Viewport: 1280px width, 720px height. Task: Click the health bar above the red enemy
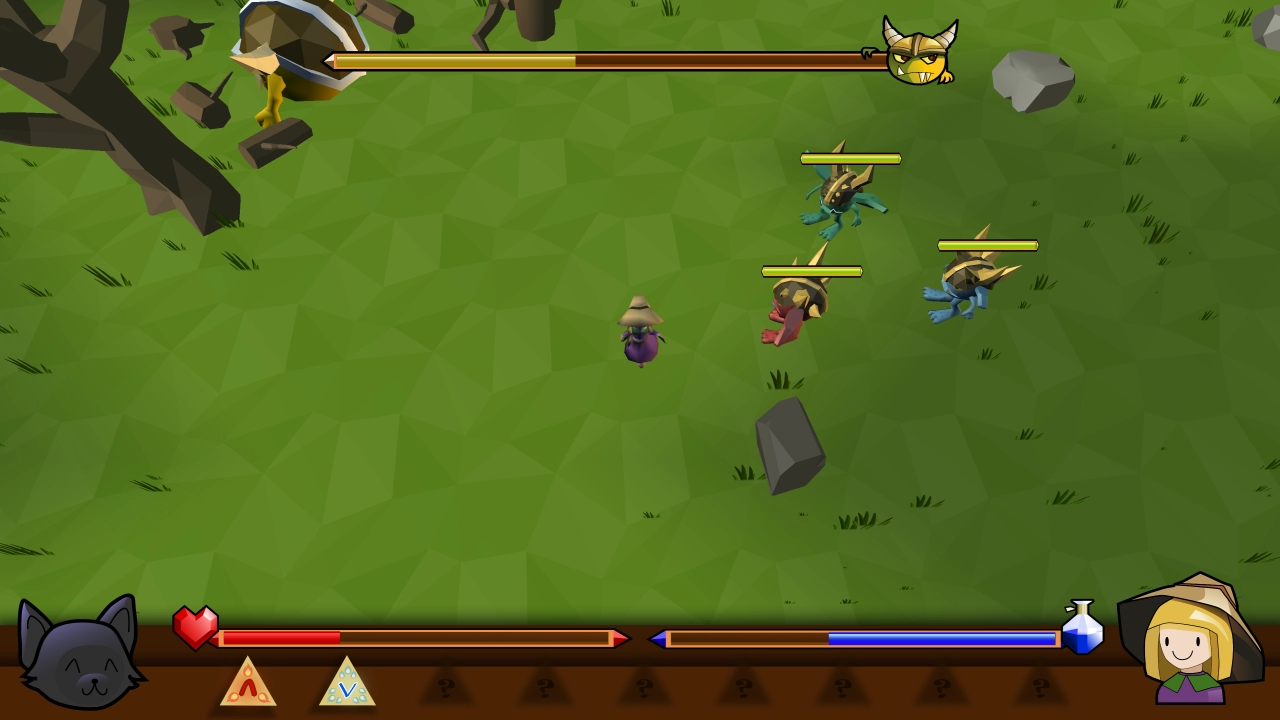coord(812,270)
